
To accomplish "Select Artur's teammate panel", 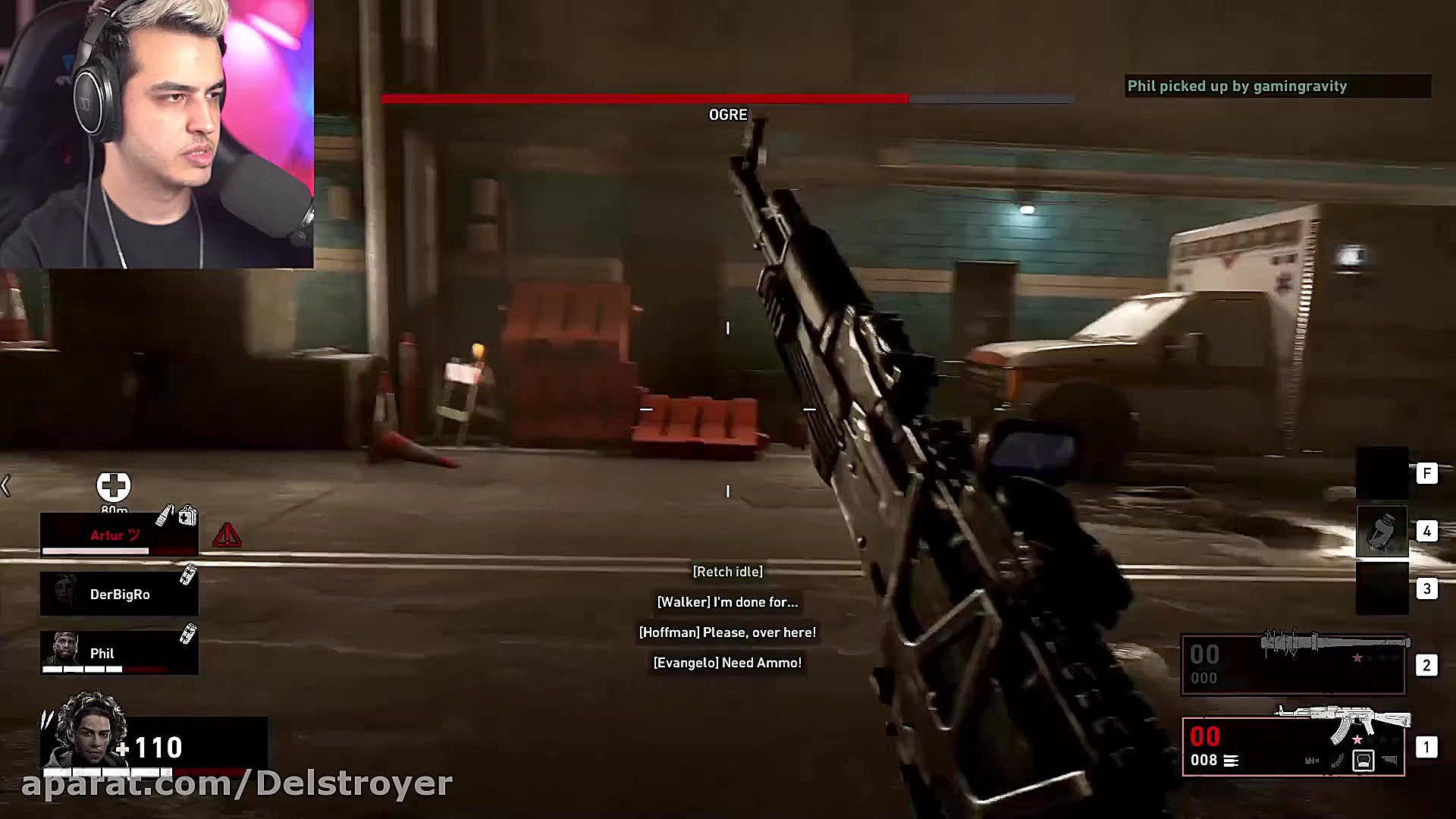I will click(119, 535).
